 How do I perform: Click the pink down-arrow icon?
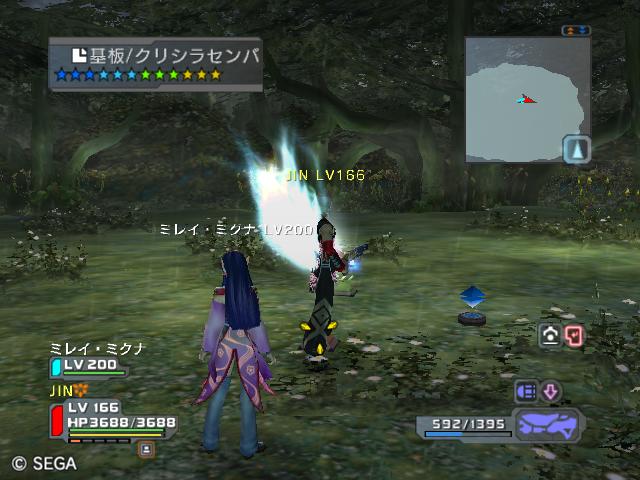(551, 391)
